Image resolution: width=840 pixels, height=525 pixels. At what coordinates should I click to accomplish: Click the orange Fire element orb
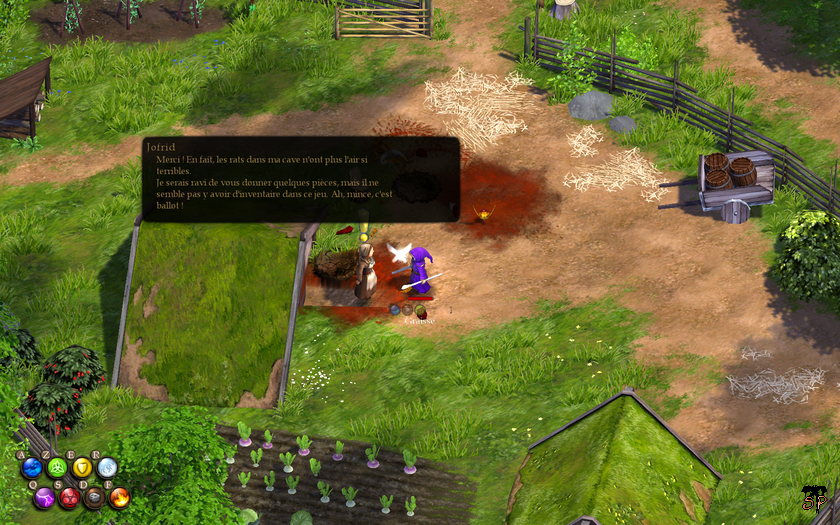point(119,497)
